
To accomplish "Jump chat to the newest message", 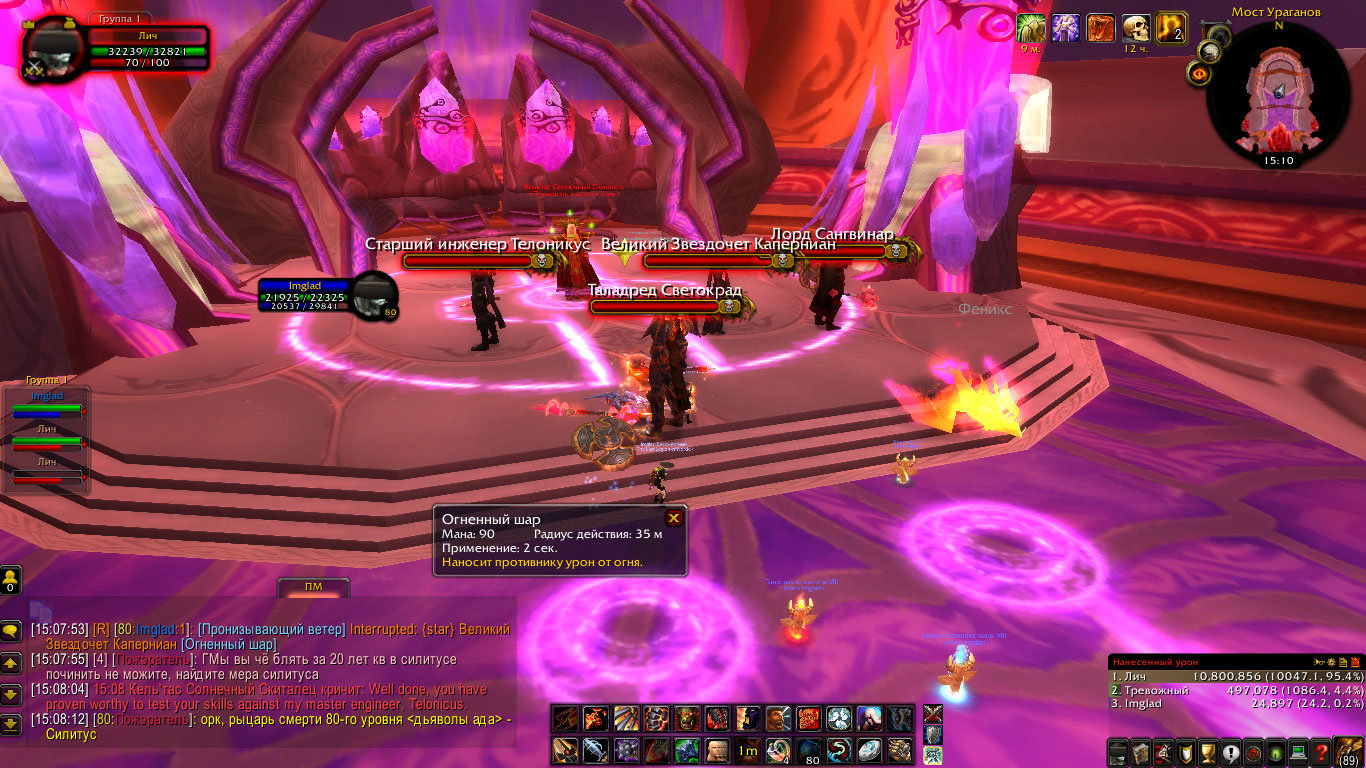I will 11,723.
